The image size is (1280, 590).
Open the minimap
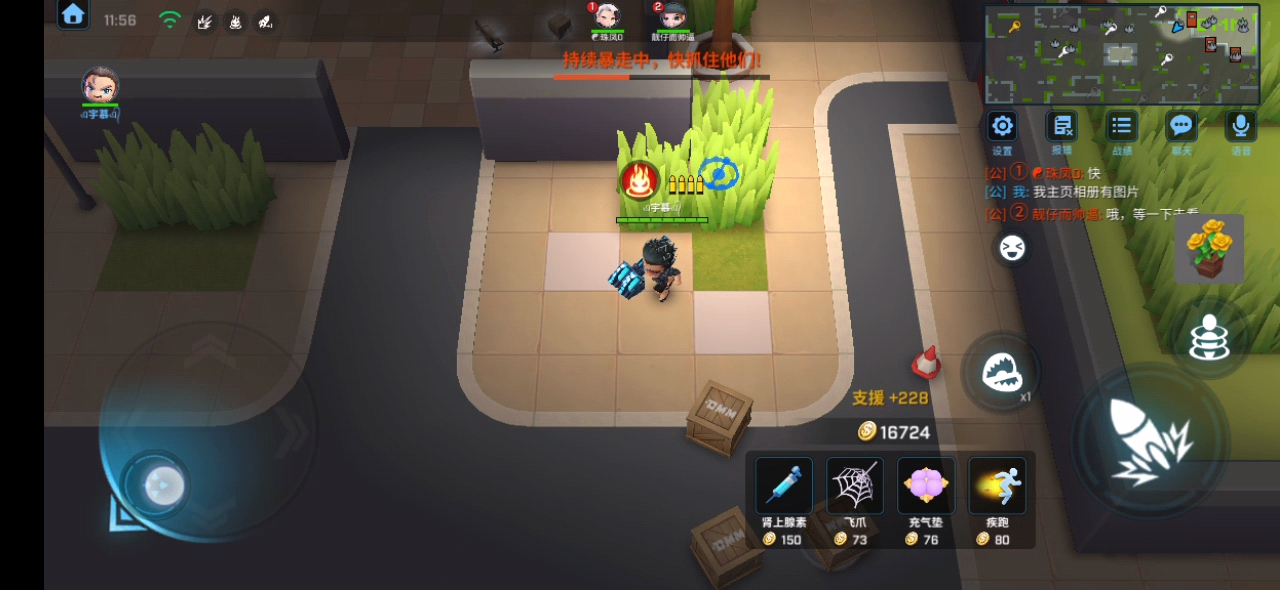click(1122, 54)
